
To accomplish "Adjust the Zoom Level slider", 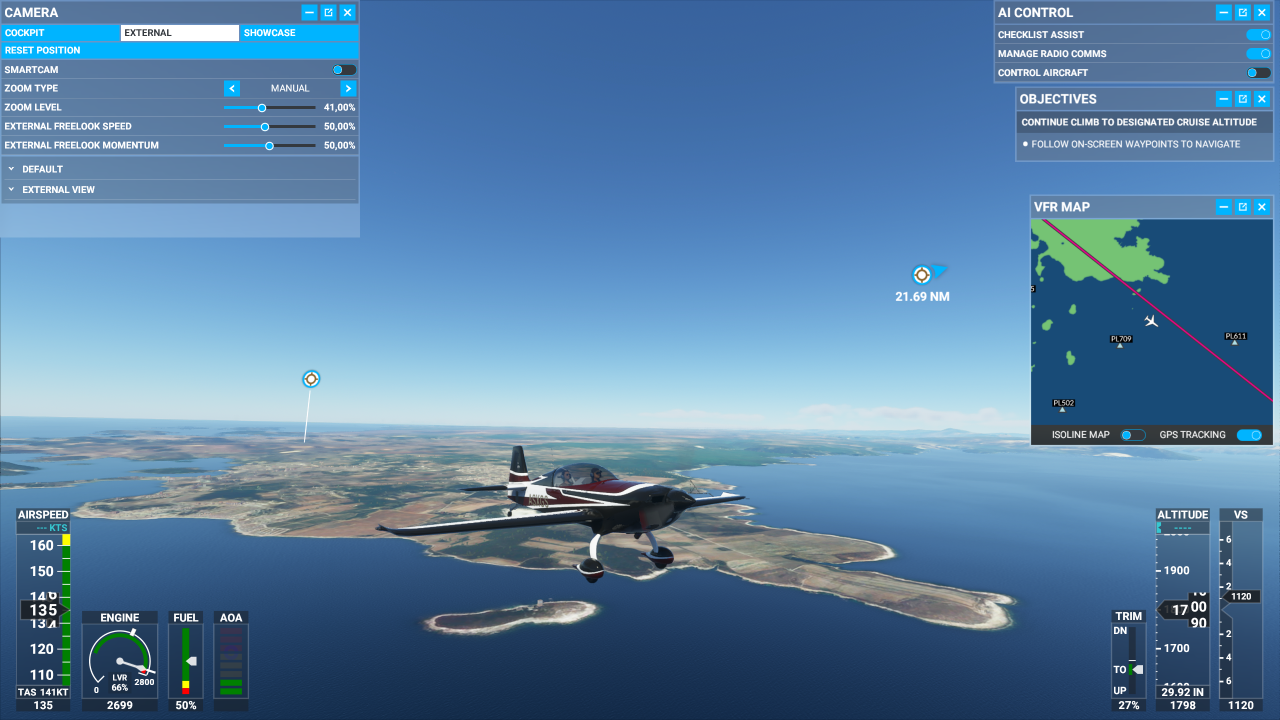I will click(262, 107).
